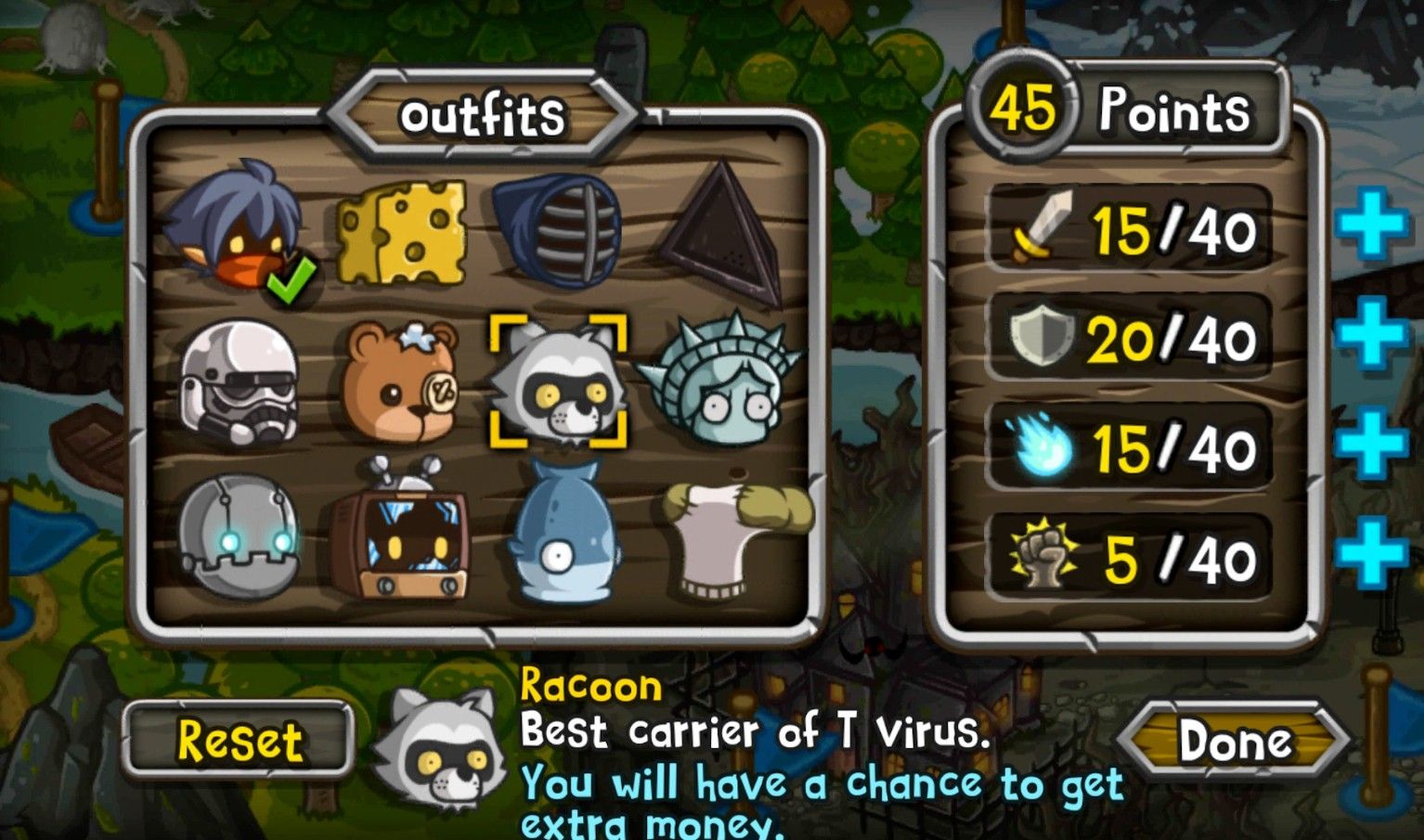Choose the cheese block outfit
1424x840 pixels.
[x=401, y=232]
